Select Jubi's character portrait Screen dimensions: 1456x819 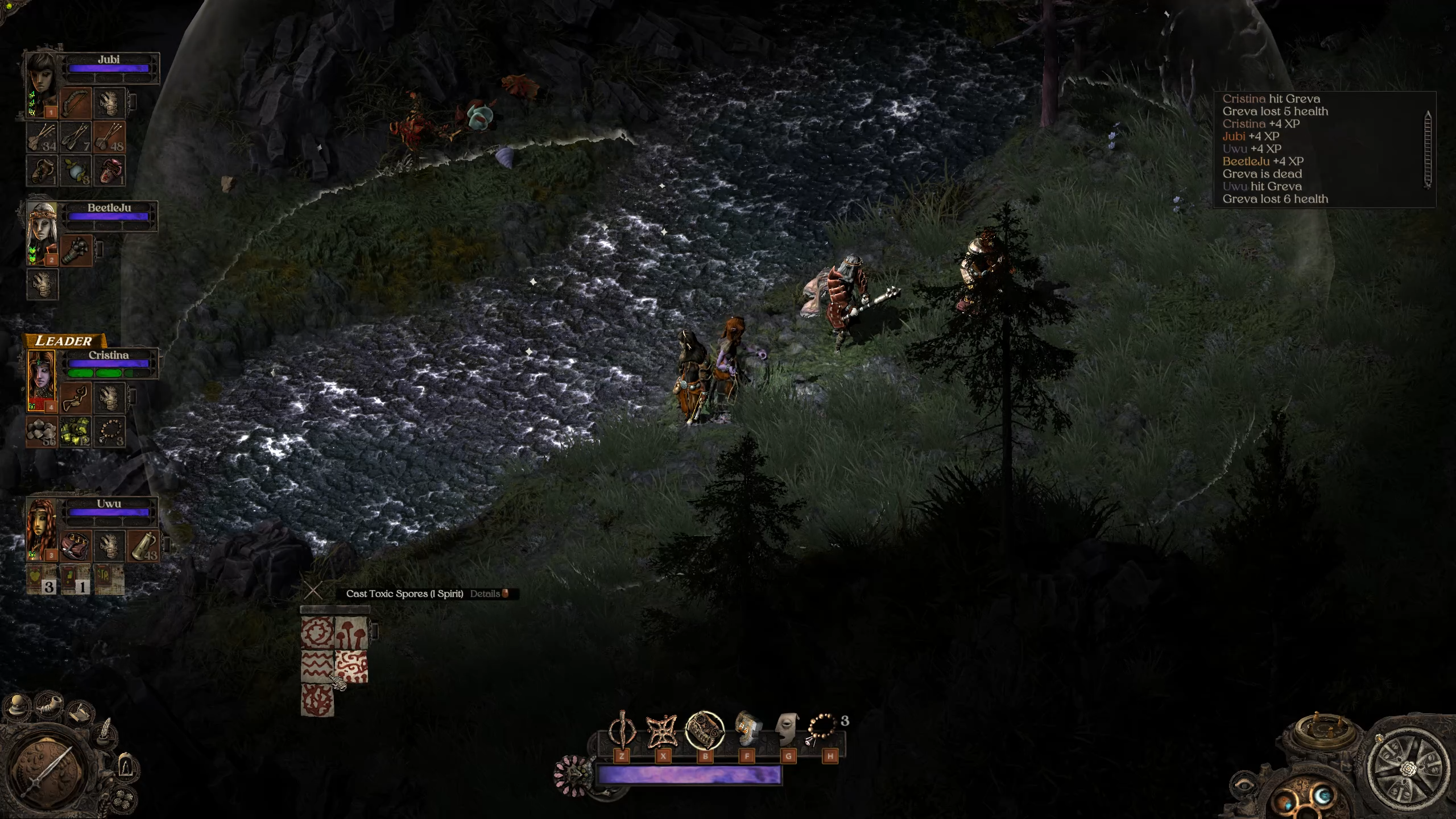pyautogui.click(x=42, y=81)
